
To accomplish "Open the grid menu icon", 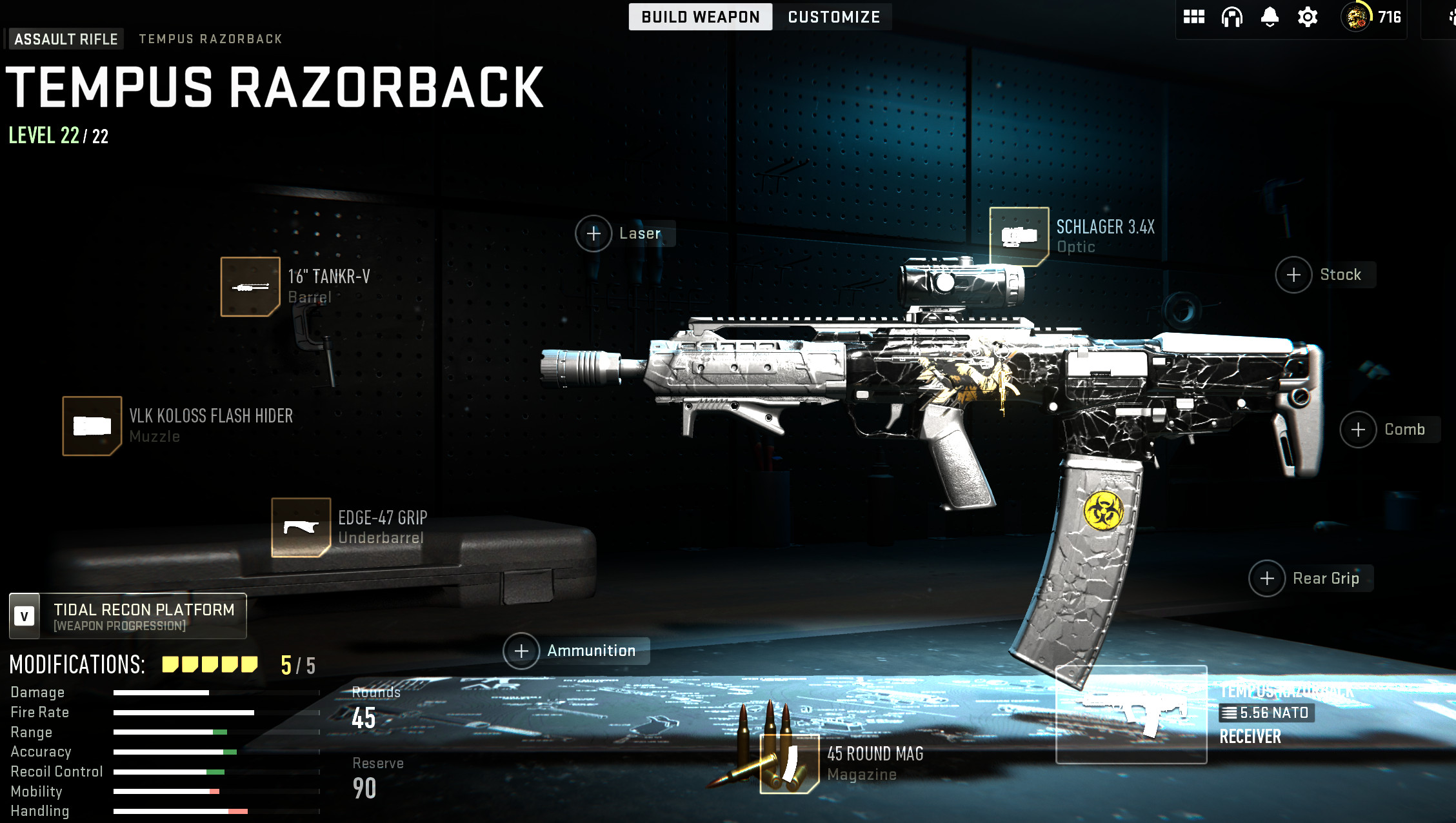I will click(1193, 17).
